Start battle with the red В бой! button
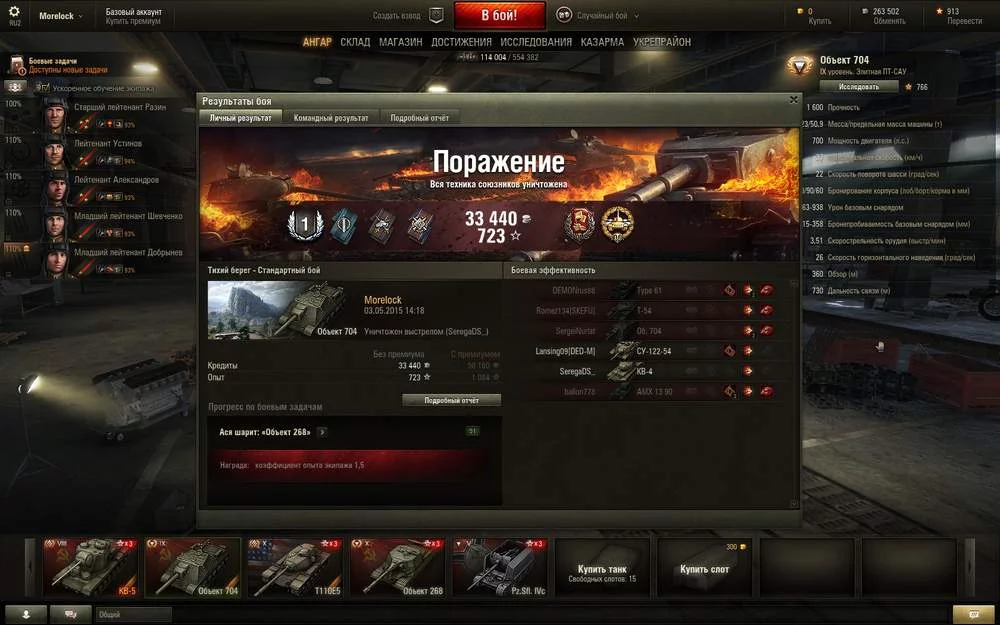 tap(499, 16)
